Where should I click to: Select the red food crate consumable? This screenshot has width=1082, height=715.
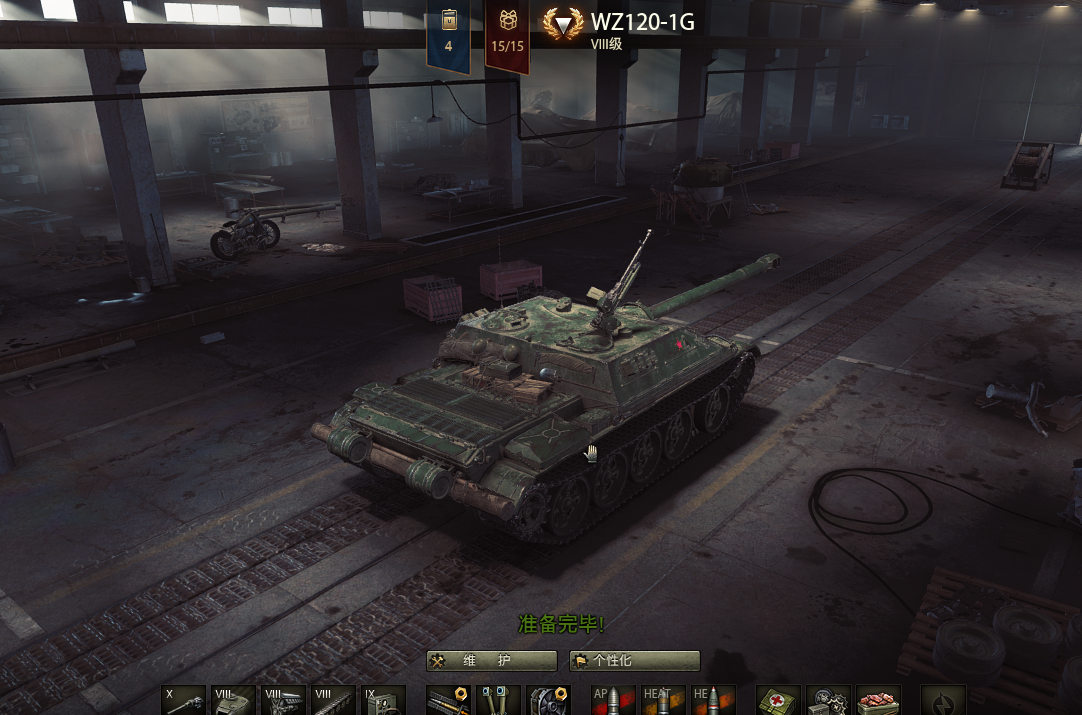click(878, 700)
